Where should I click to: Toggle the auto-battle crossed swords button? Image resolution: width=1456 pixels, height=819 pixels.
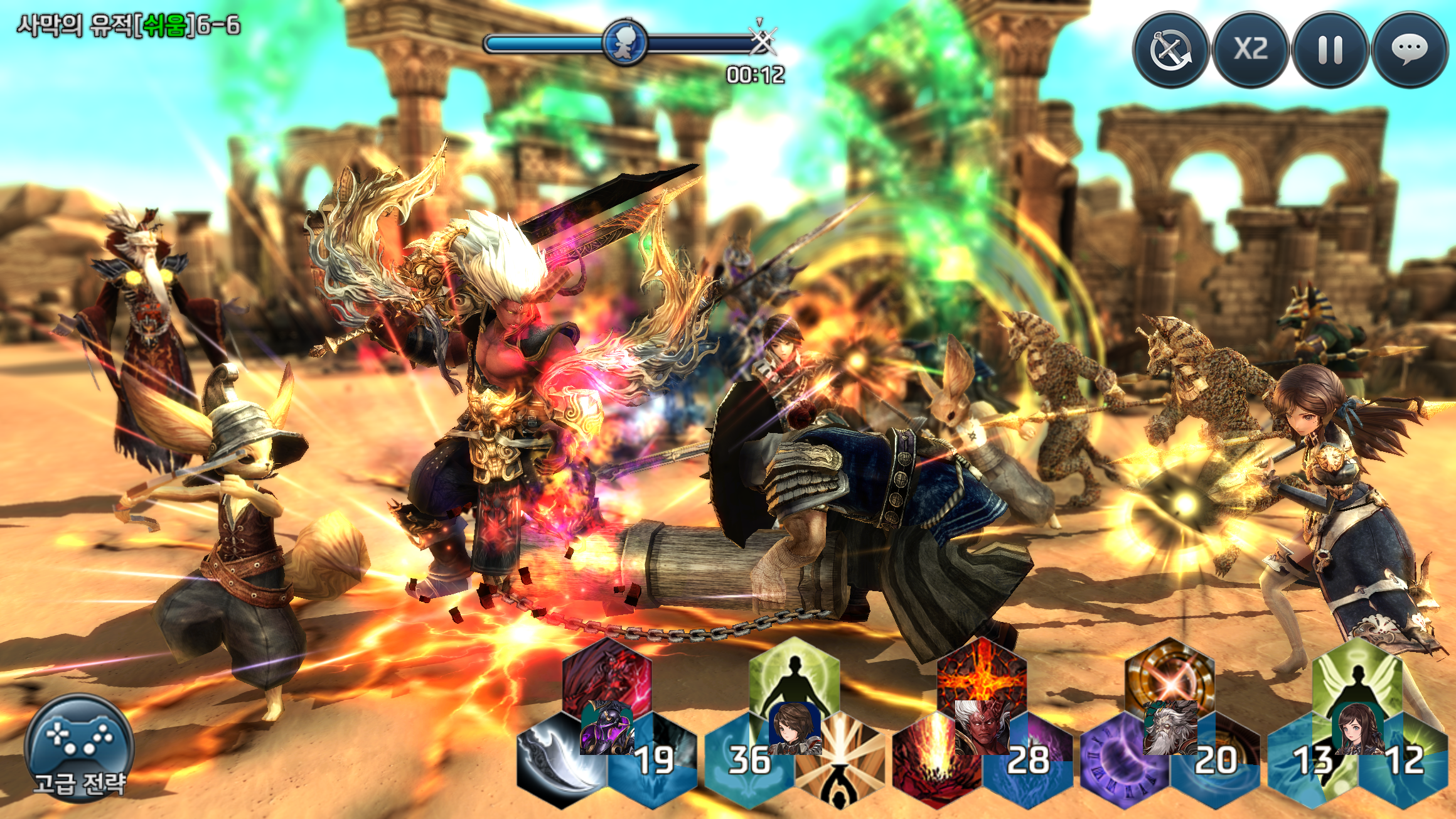point(1170,50)
